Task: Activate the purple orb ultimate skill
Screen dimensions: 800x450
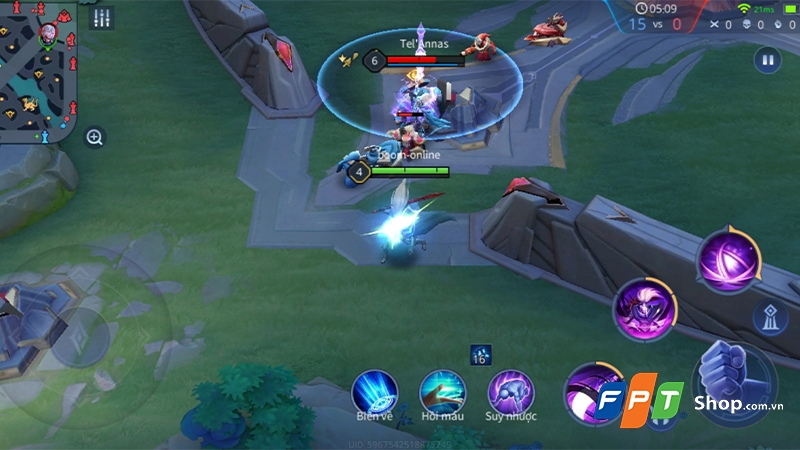Action: [x=729, y=260]
